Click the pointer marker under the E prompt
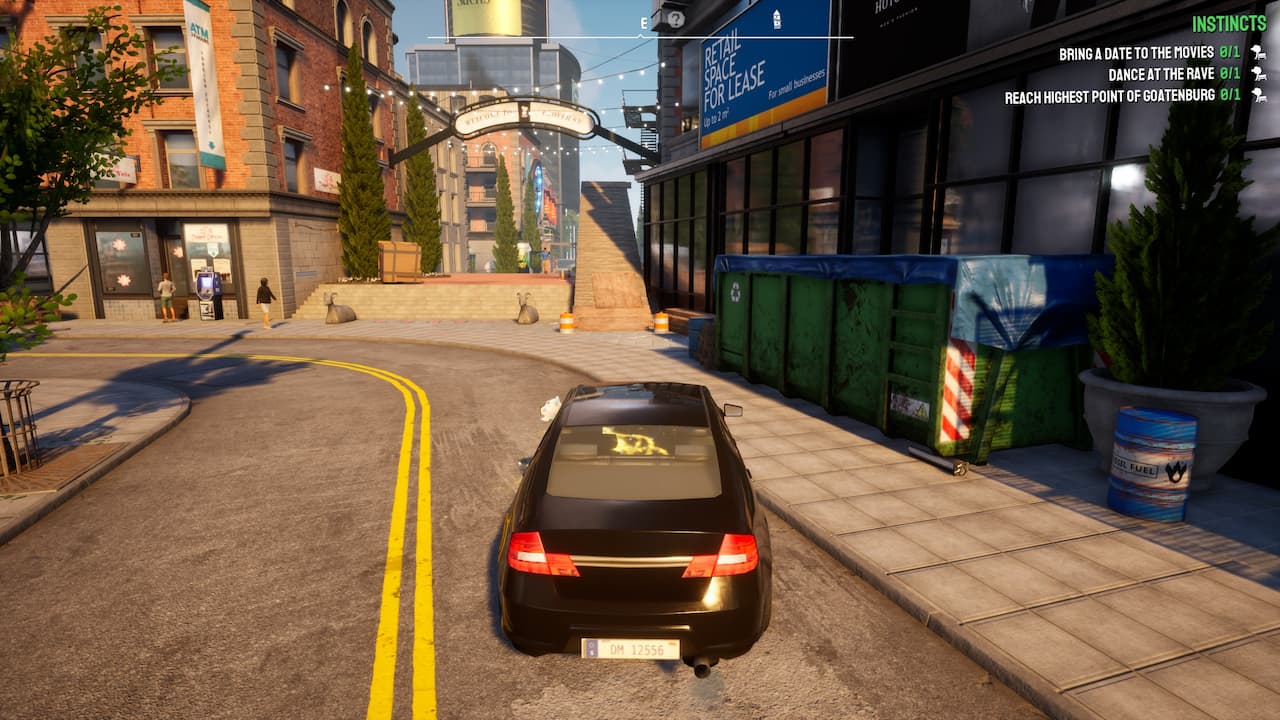1280x720 pixels. 641,35
